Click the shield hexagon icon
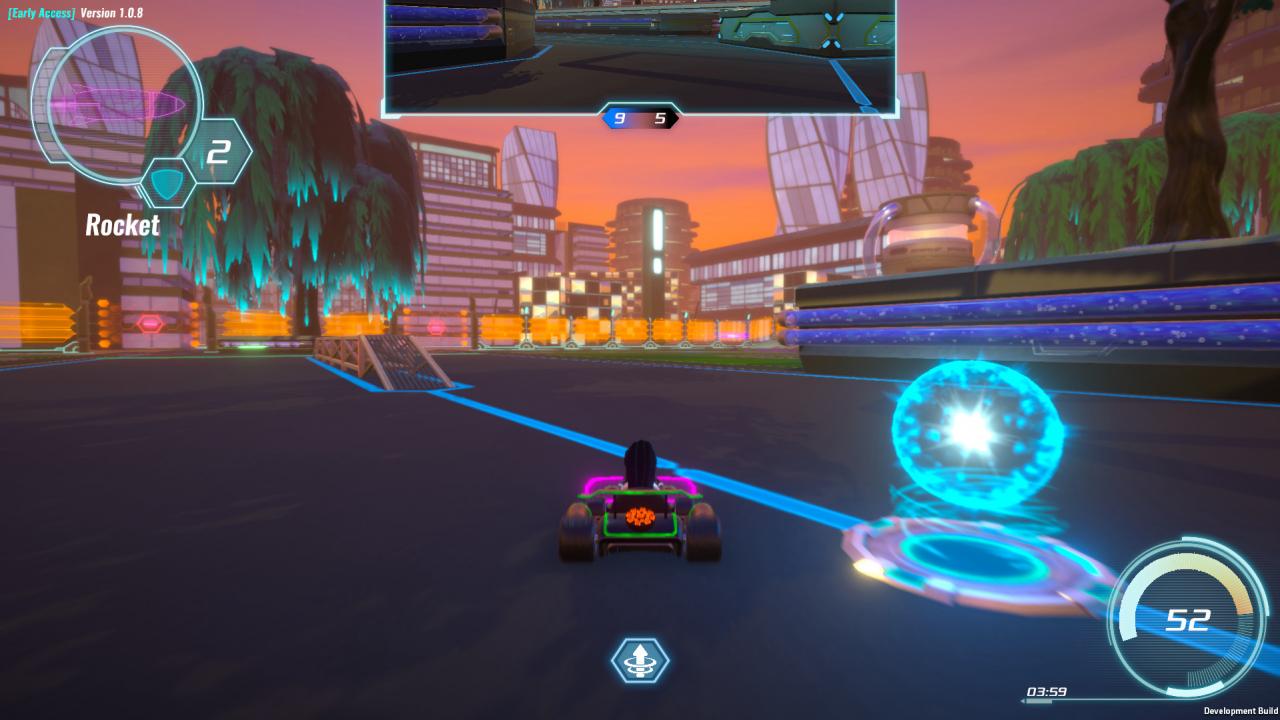This screenshot has width=1280, height=720. point(167,184)
